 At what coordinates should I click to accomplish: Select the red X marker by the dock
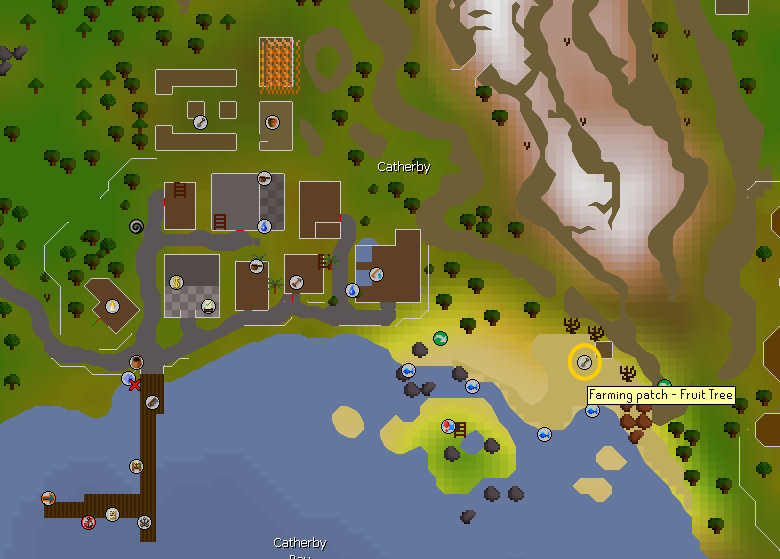tap(135, 385)
